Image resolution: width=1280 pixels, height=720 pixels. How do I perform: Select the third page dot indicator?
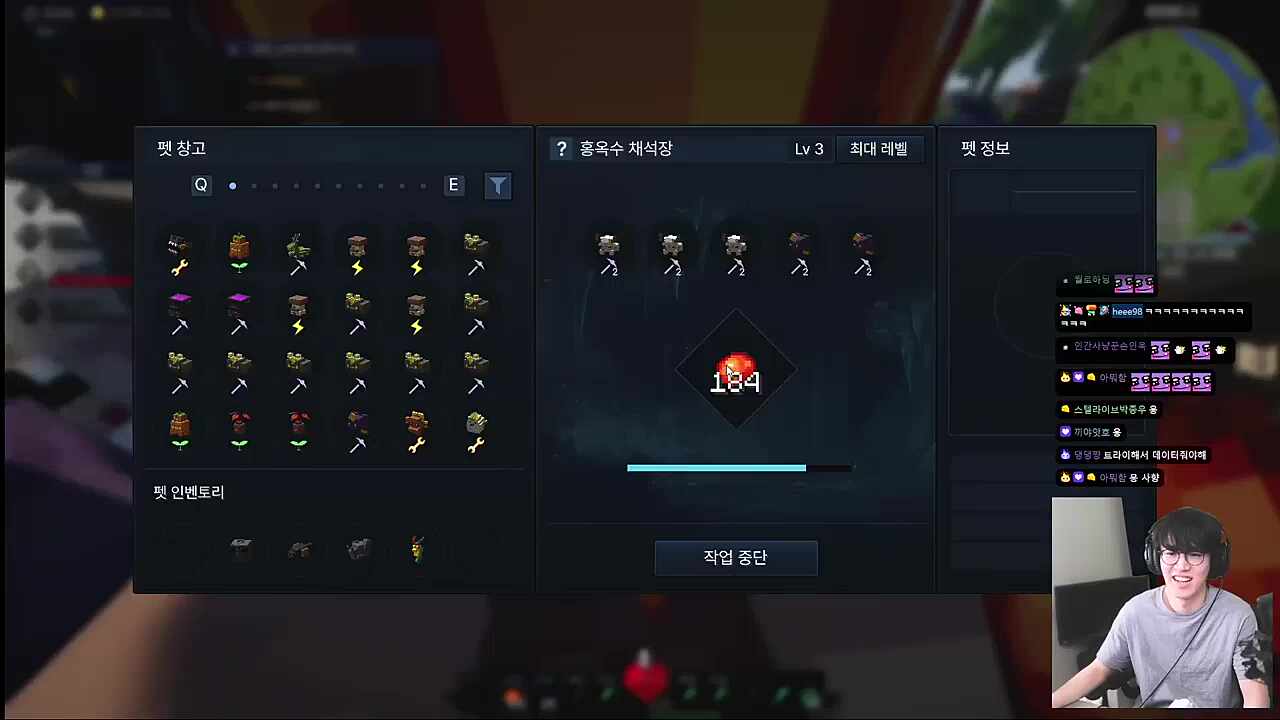coord(275,185)
